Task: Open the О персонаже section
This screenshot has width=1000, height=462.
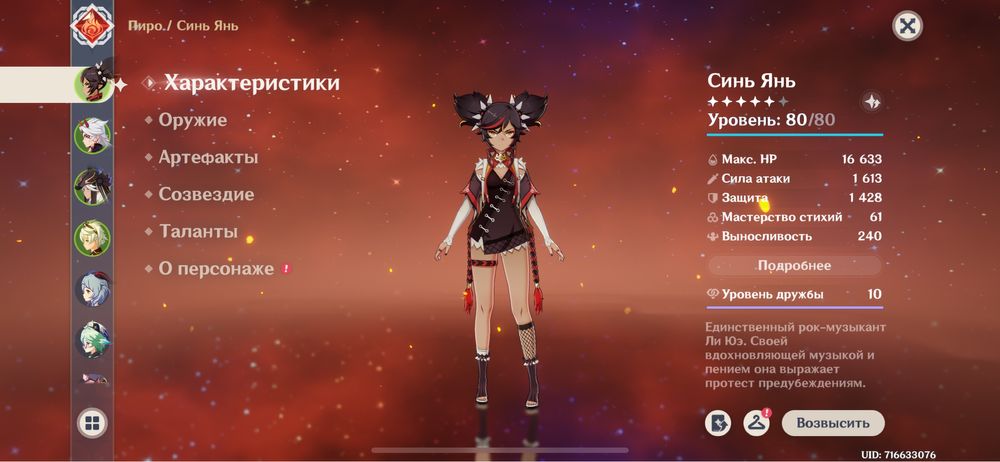Action: [216, 269]
